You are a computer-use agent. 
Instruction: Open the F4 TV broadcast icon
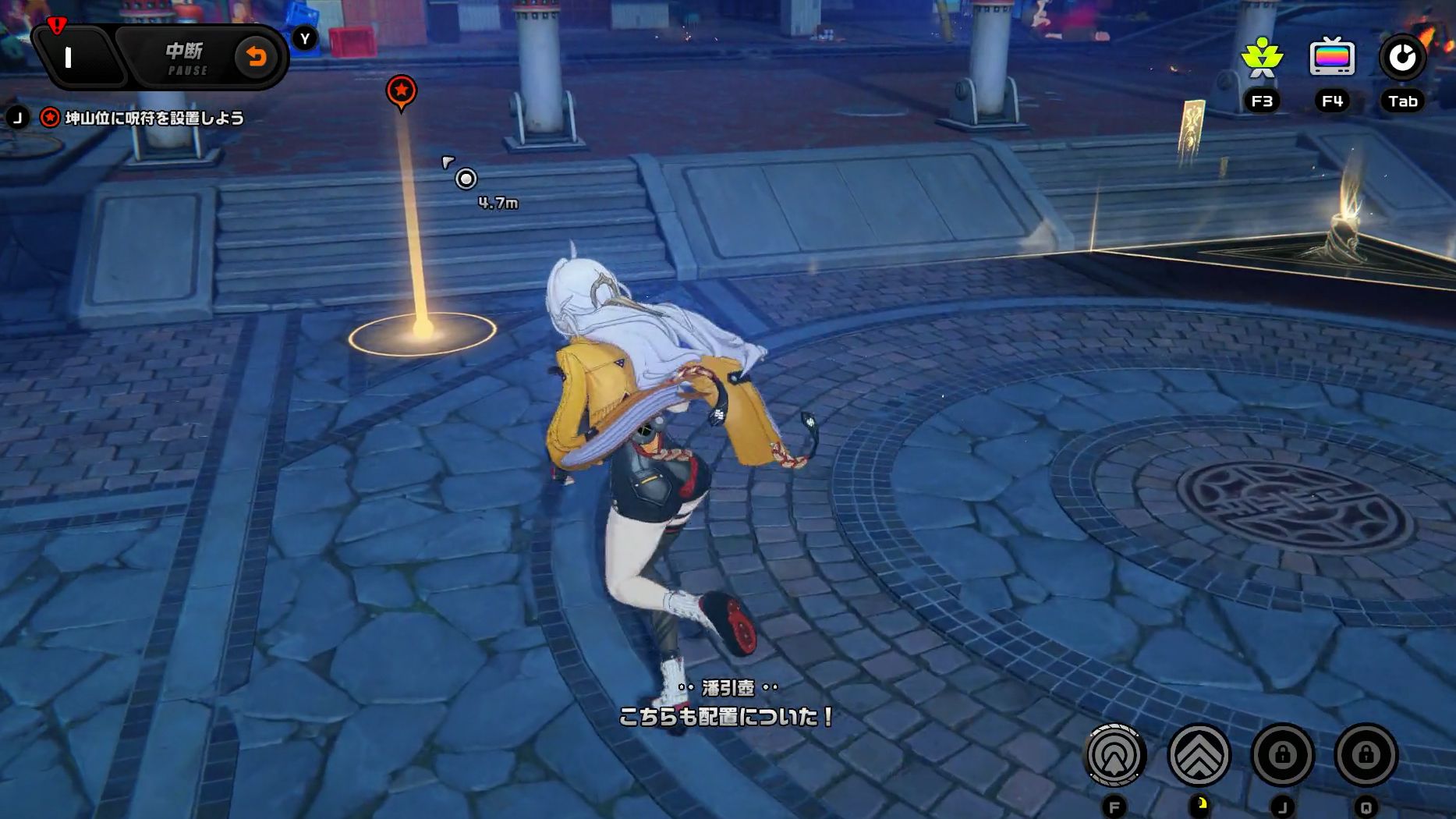tap(1330, 58)
